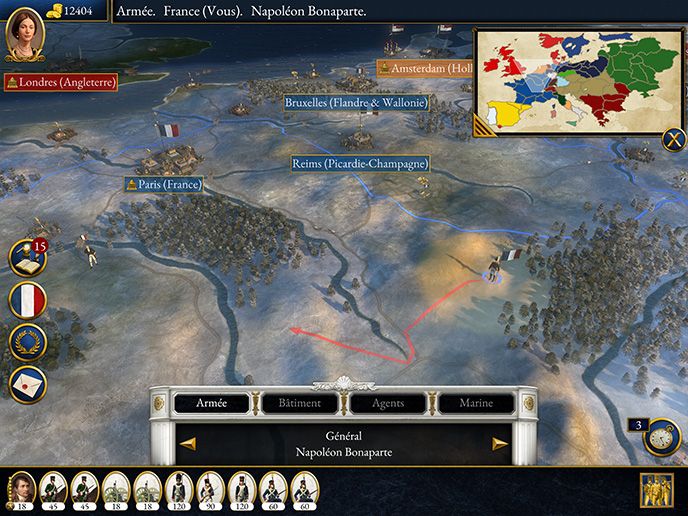This screenshot has height=516, width=688.
Task: Select the Napoleon general unit card
Action: pyautogui.click(x=22, y=488)
